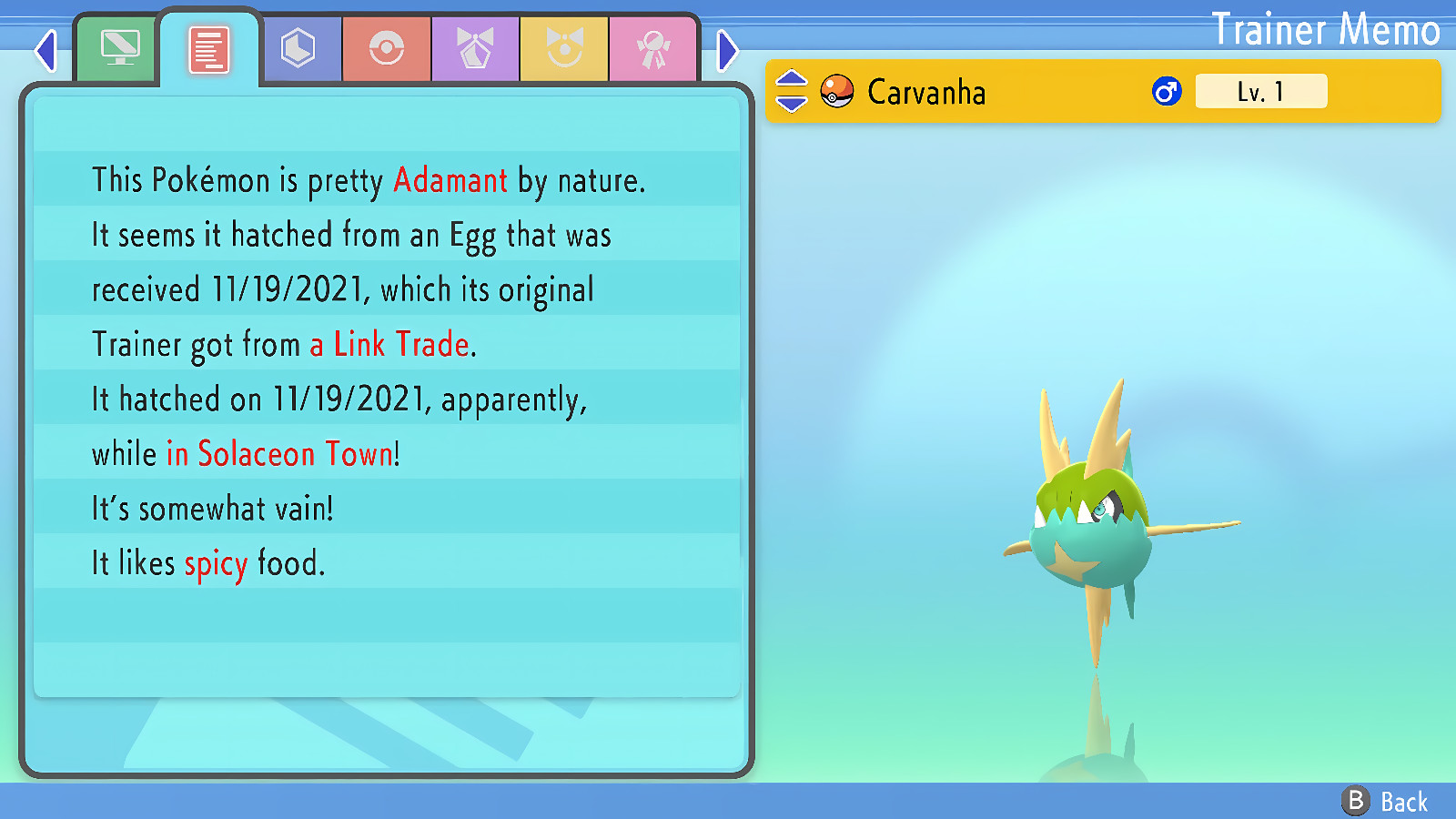Open the Poké Ball moves tab

pyautogui.click(x=387, y=49)
